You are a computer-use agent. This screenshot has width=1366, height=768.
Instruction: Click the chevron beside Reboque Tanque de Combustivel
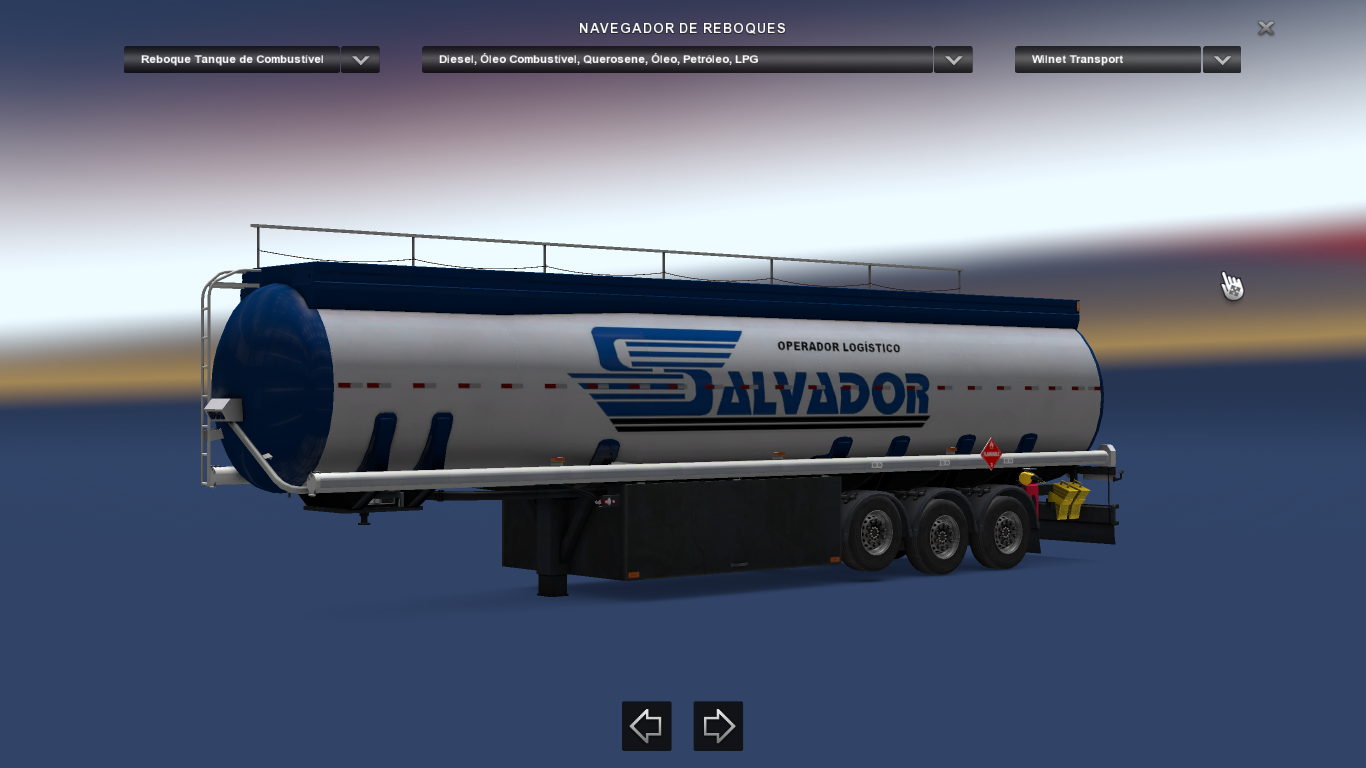[360, 59]
